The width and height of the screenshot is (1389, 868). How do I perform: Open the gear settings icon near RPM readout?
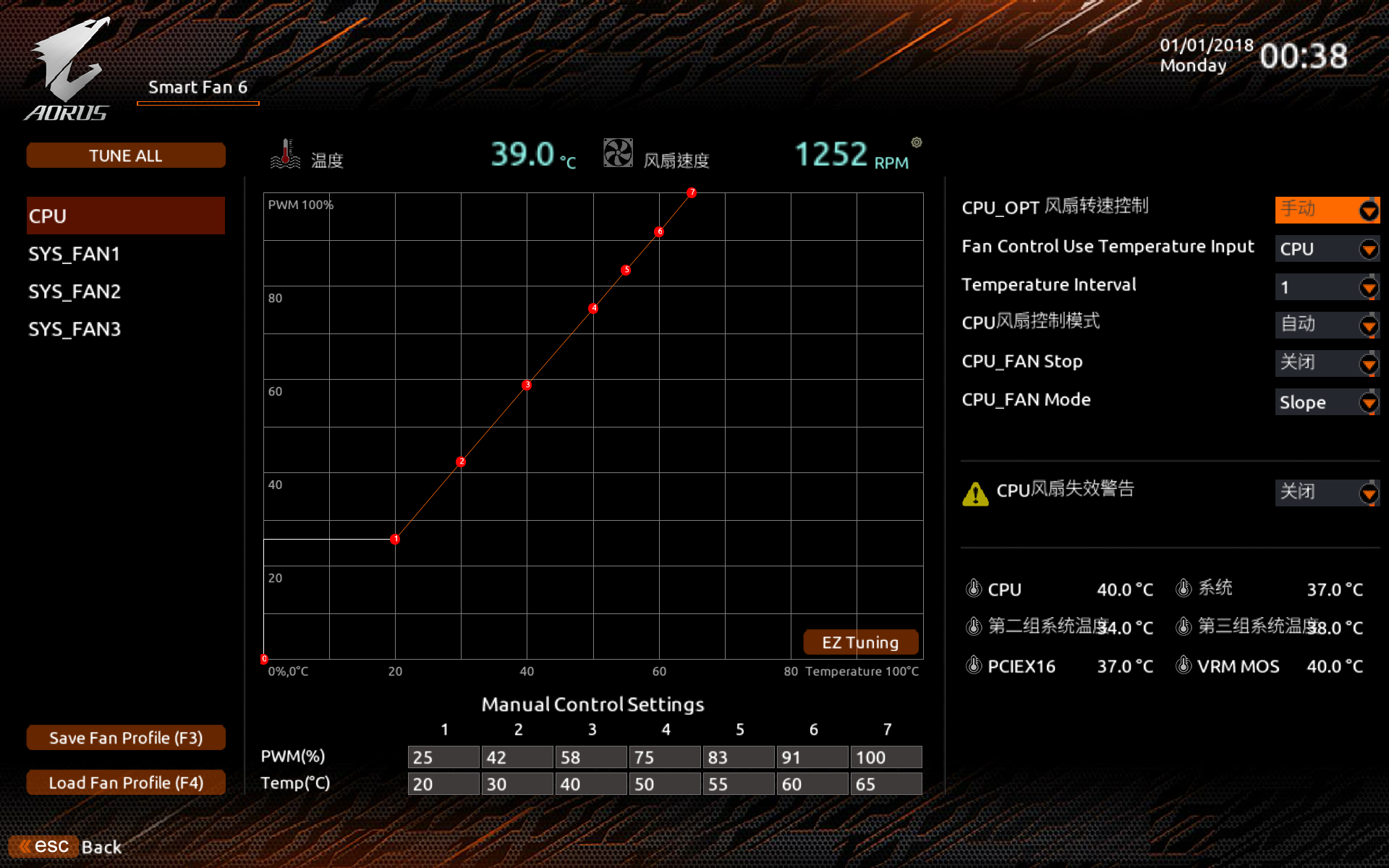pos(917,142)
